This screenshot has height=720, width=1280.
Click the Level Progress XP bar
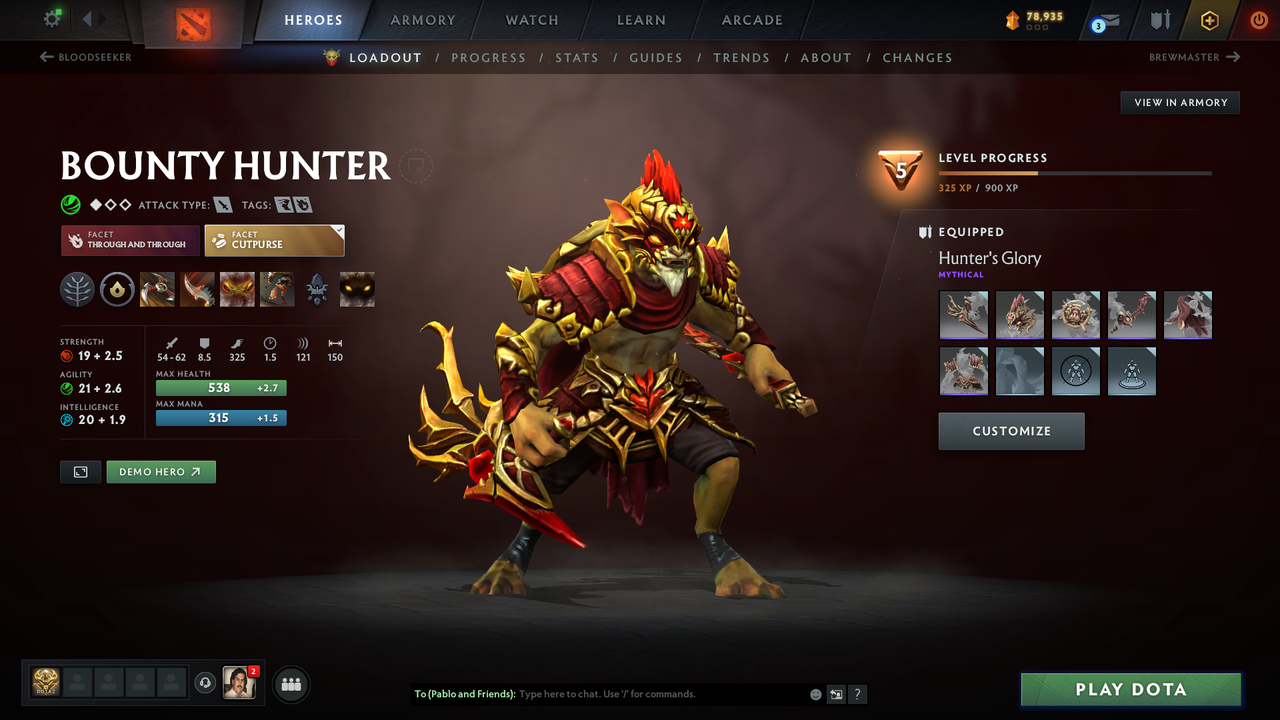(x=1076, y=172)
